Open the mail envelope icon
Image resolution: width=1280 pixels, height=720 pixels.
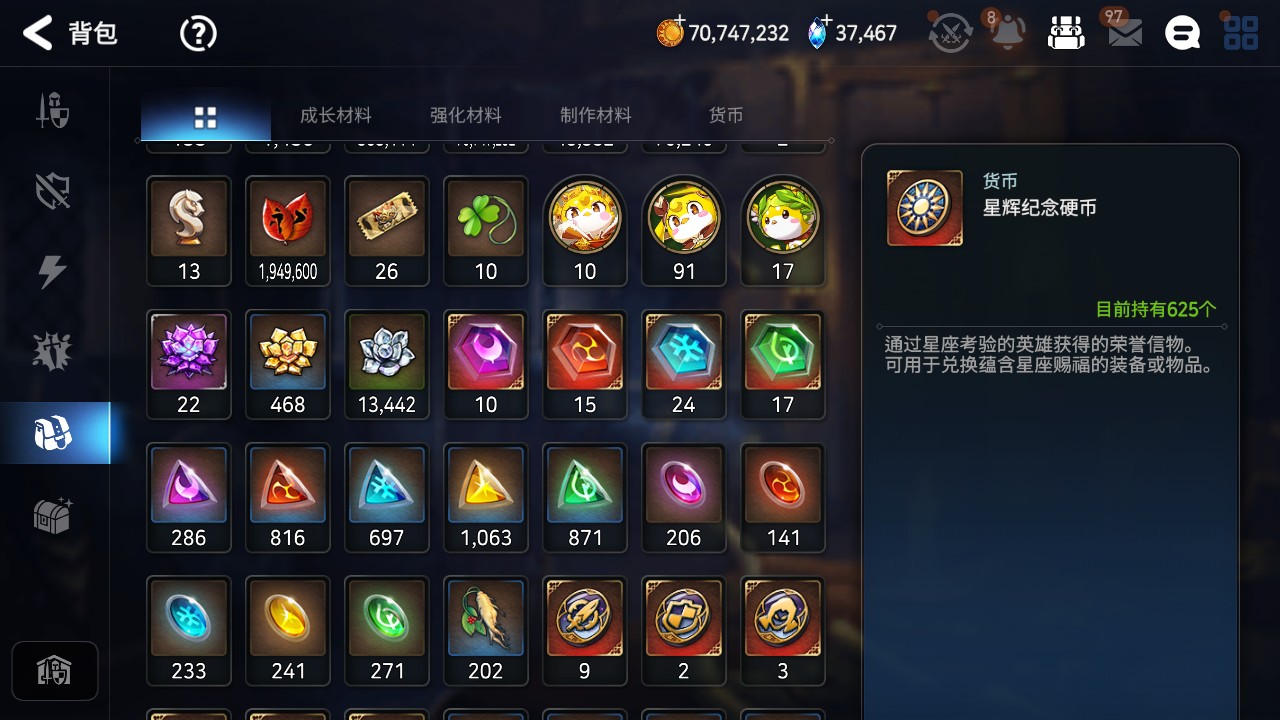[1125, 34]
